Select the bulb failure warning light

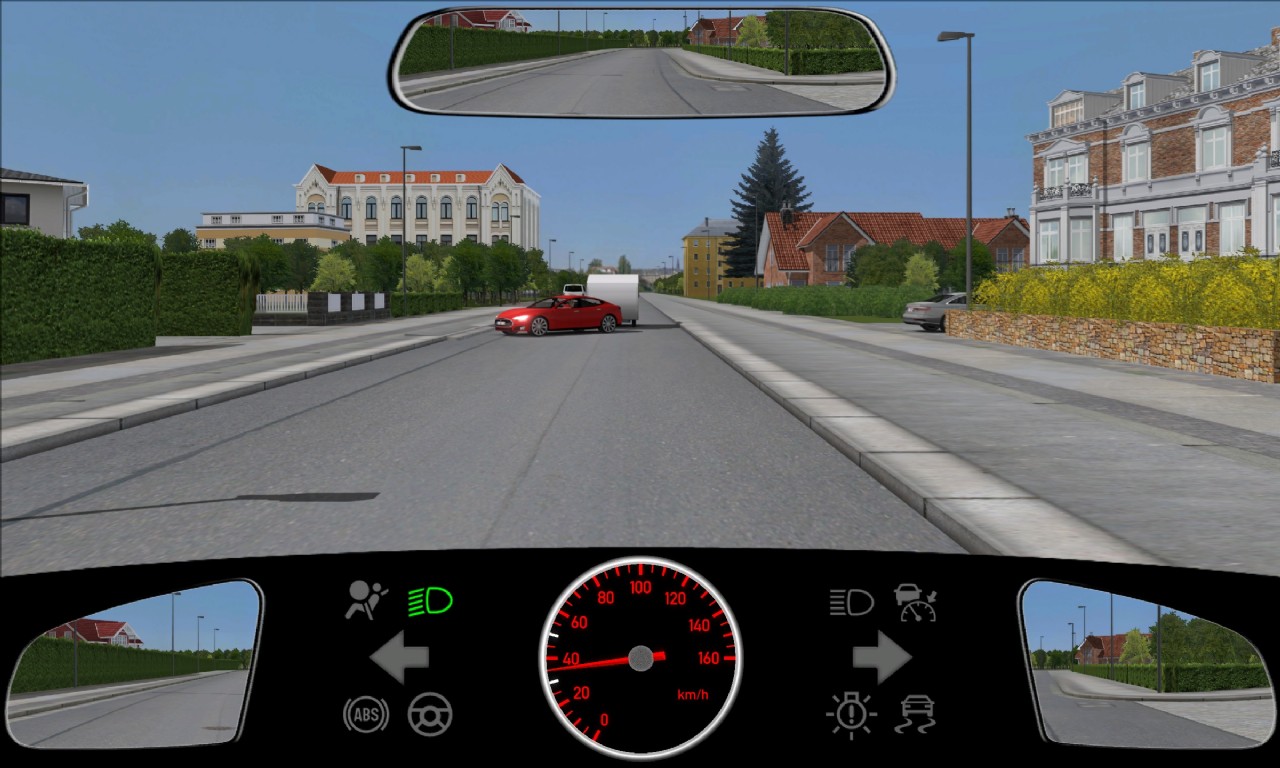pyautogui.click(x=851, y=715)
